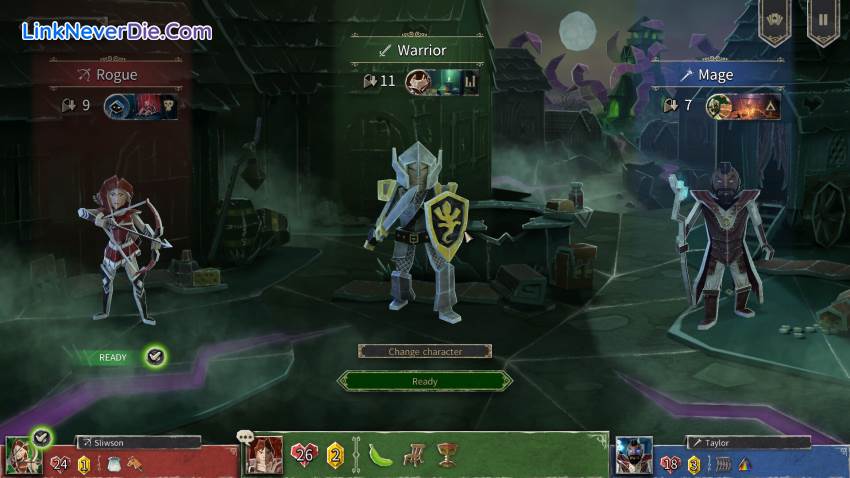Select the wooden chair item

pyautogui.click(x=412, y=455)
